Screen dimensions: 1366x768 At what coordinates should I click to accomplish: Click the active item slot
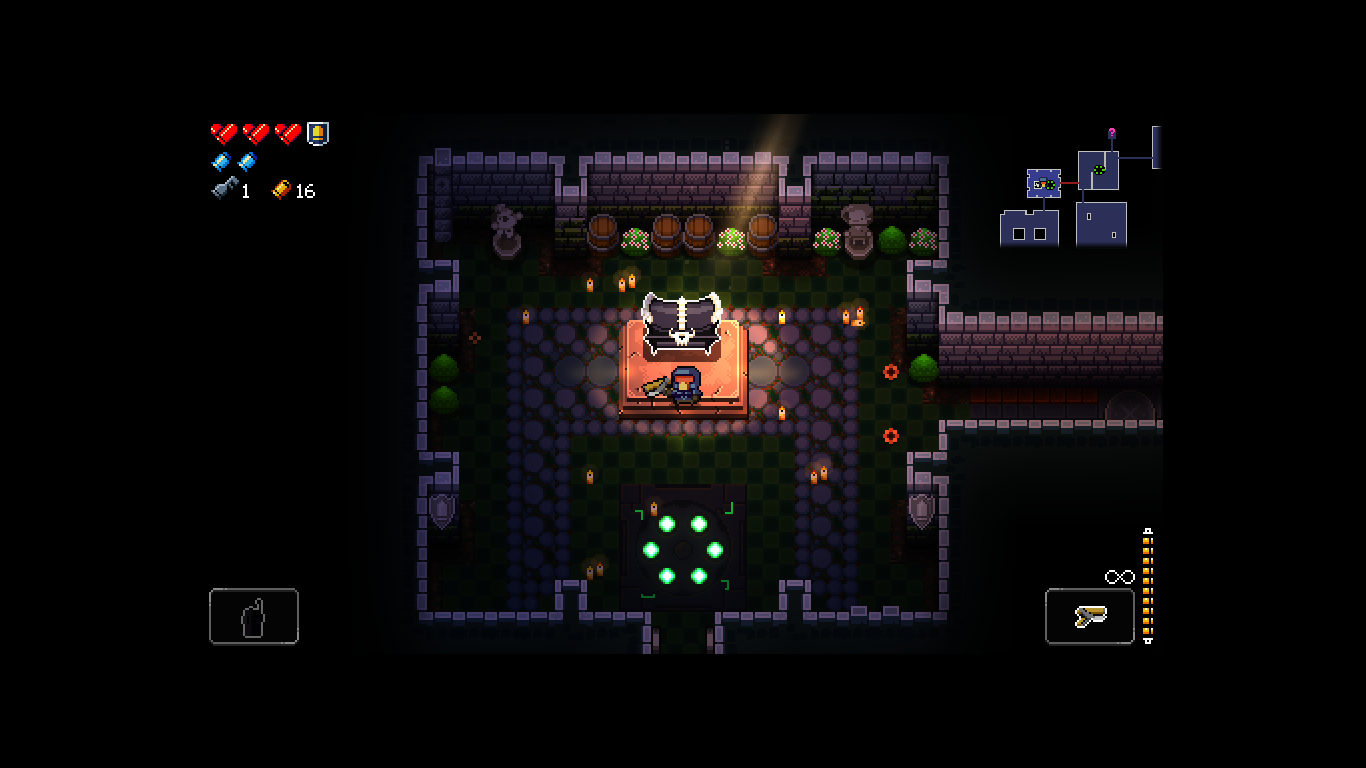[x=254, y=616]
